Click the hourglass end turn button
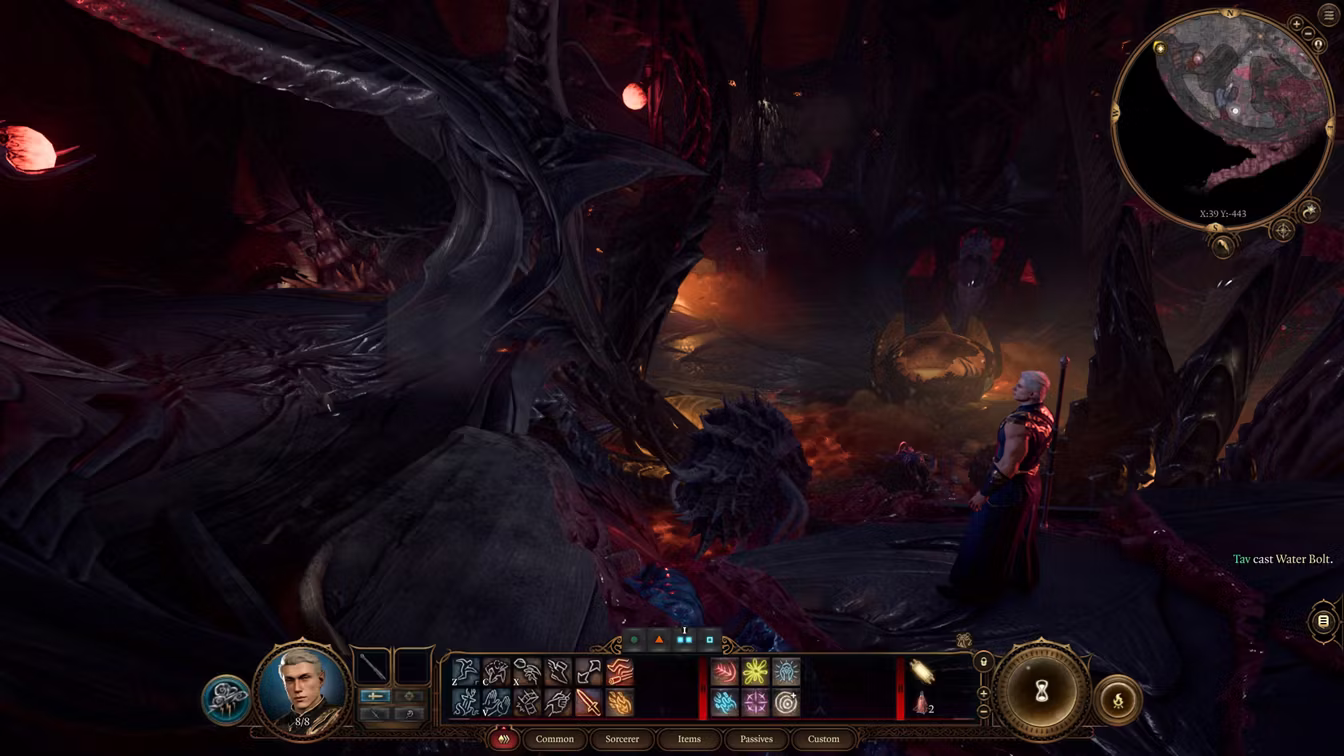The width and height of the screenshot is (1344, 756). pos(1041,692)
